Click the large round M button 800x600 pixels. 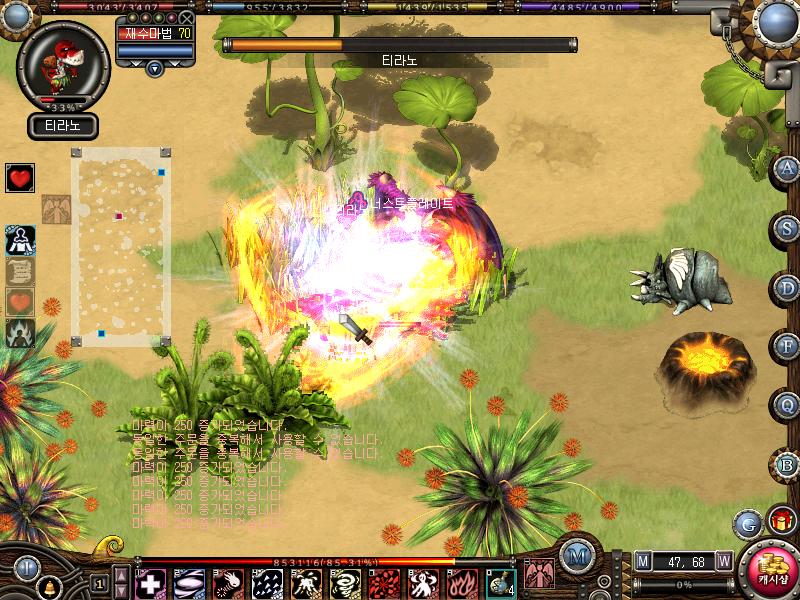pos(575,555)
